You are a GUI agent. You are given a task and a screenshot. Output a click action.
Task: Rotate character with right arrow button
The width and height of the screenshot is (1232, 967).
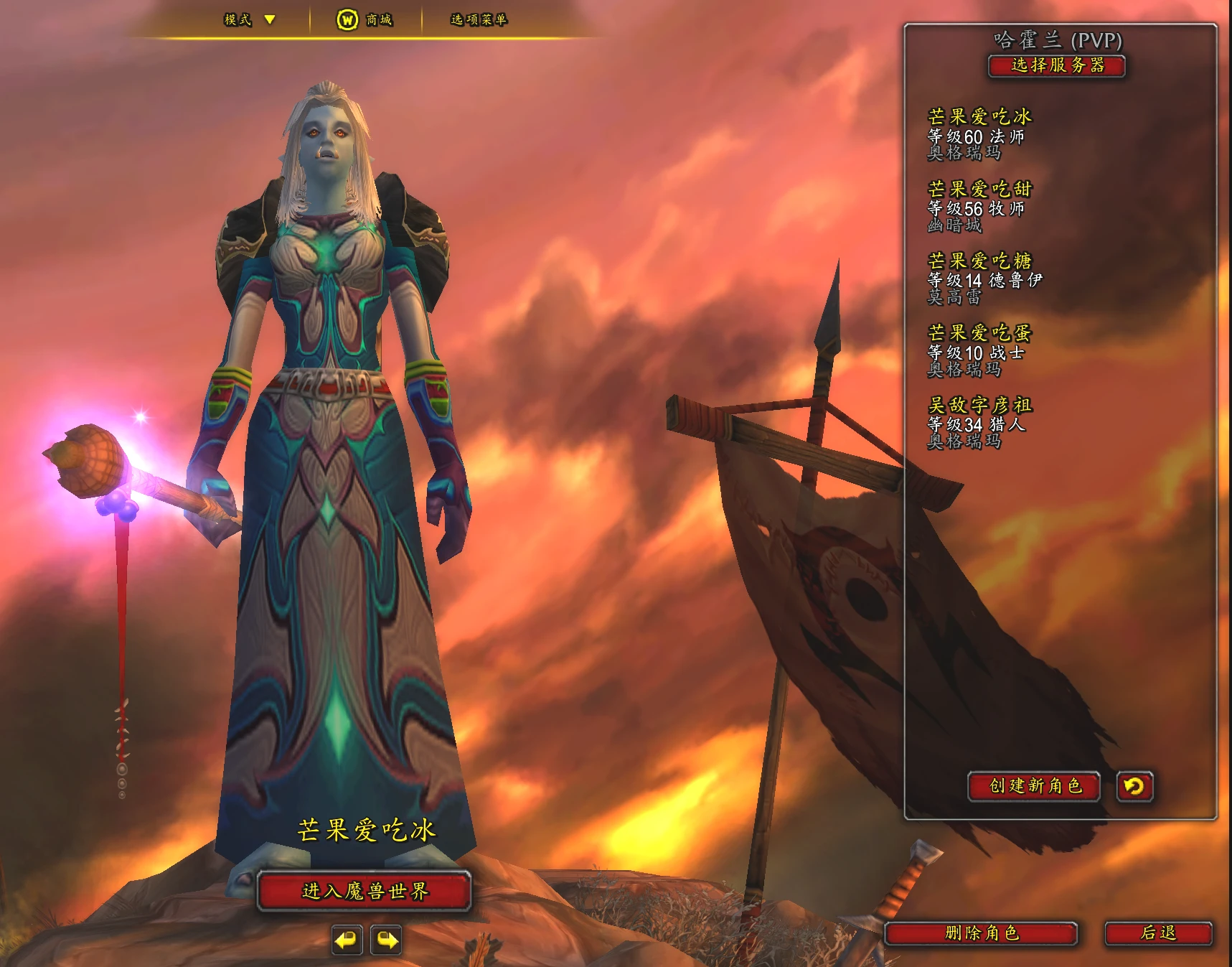click(x=386, y=940)
